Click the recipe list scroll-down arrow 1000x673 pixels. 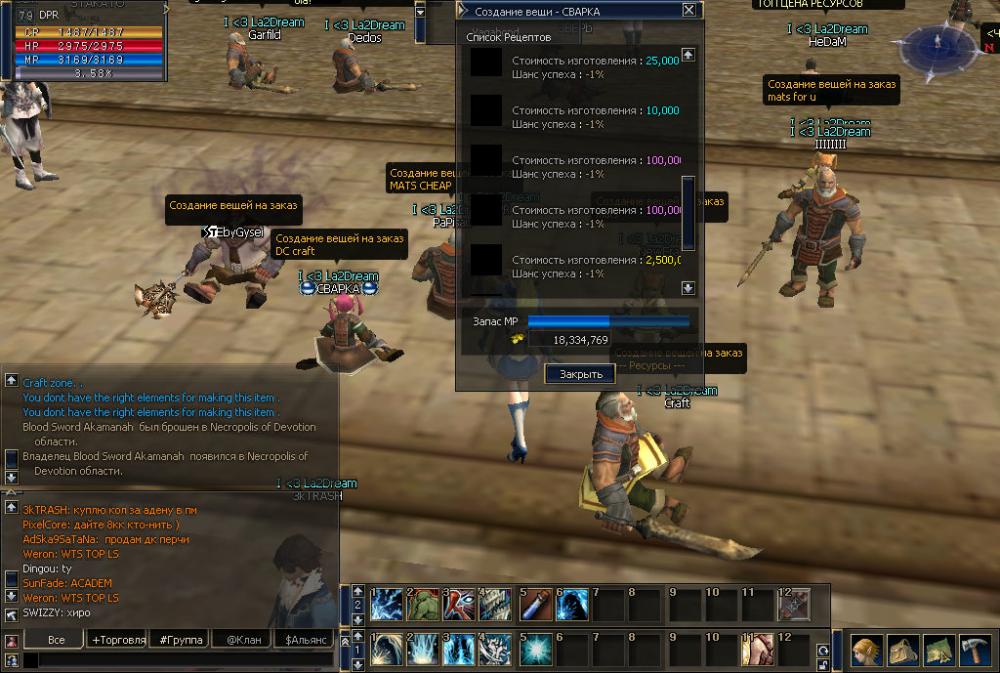point(687,288)
